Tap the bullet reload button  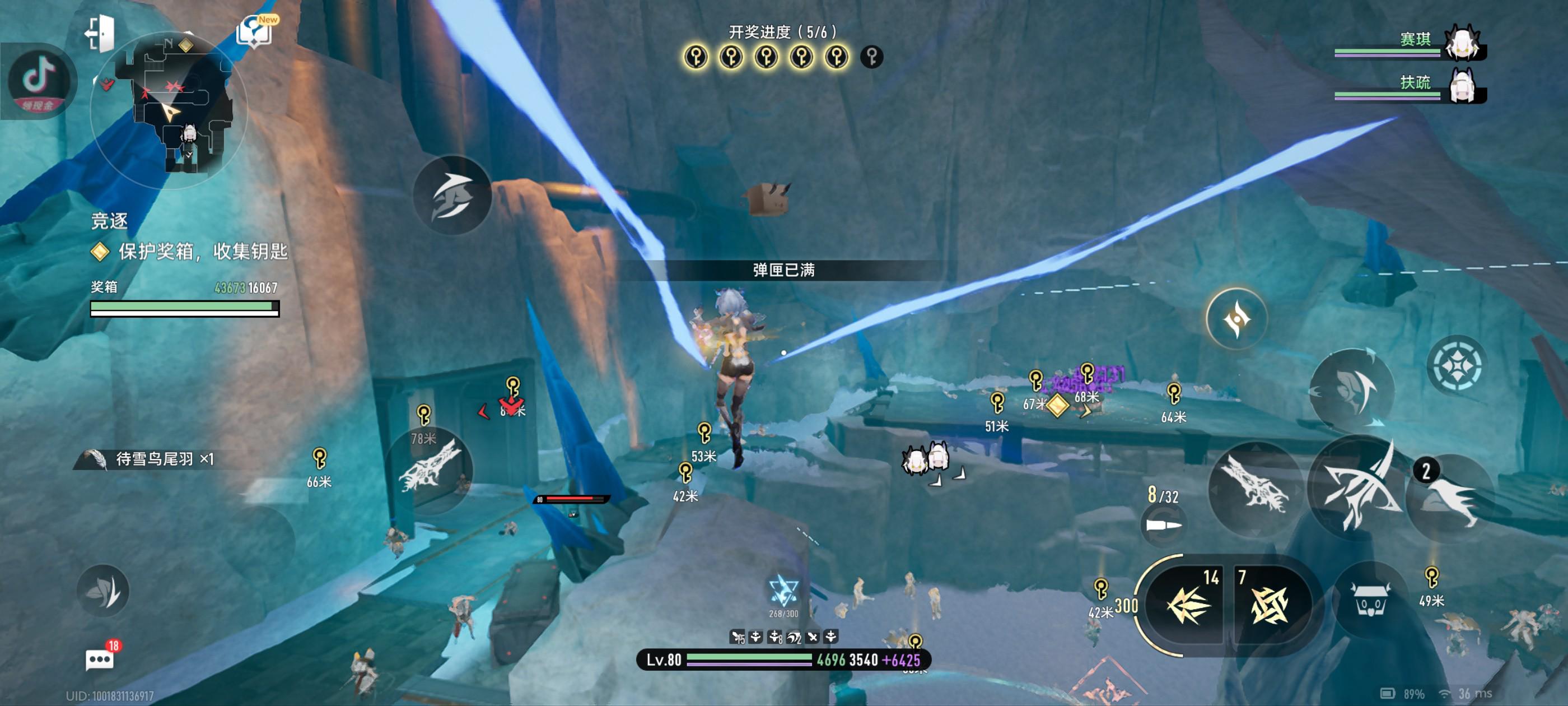click(x=1163, y=524)
